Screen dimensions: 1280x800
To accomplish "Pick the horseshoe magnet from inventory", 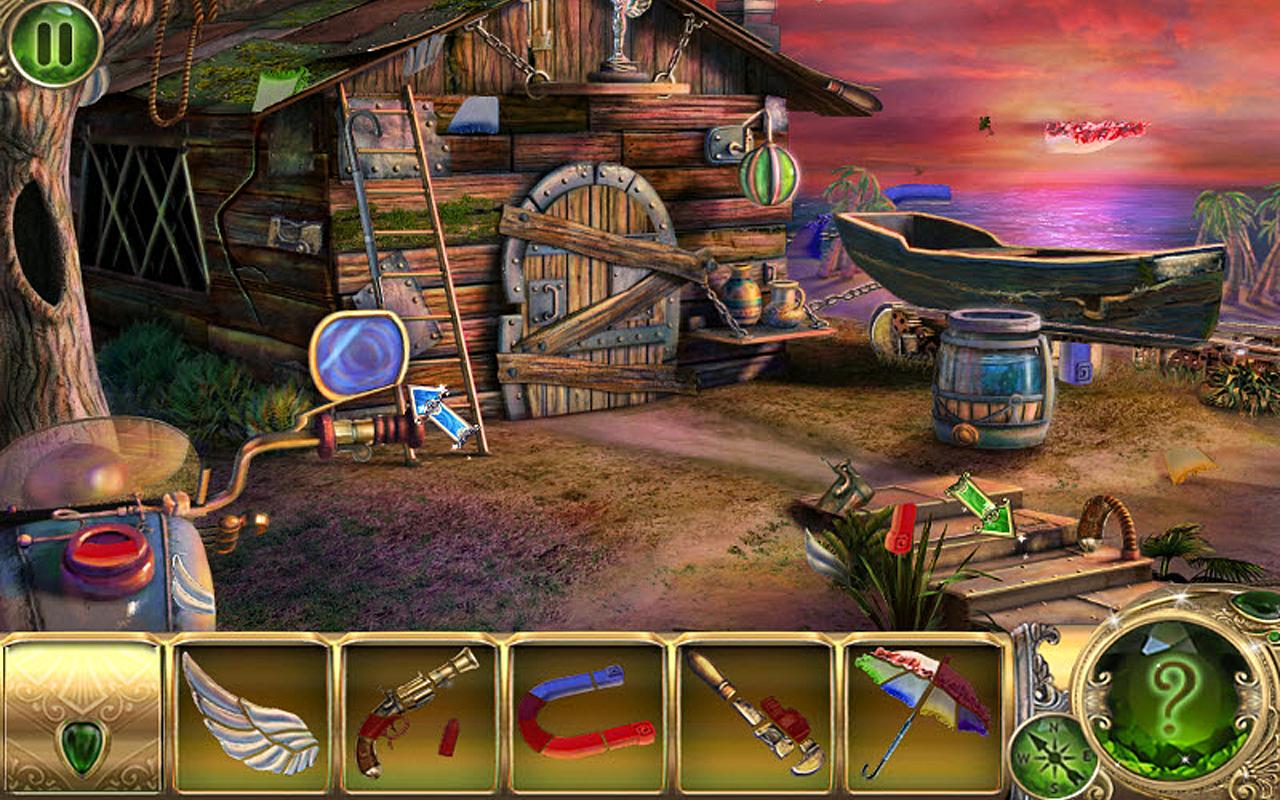I will coord(587,713).
